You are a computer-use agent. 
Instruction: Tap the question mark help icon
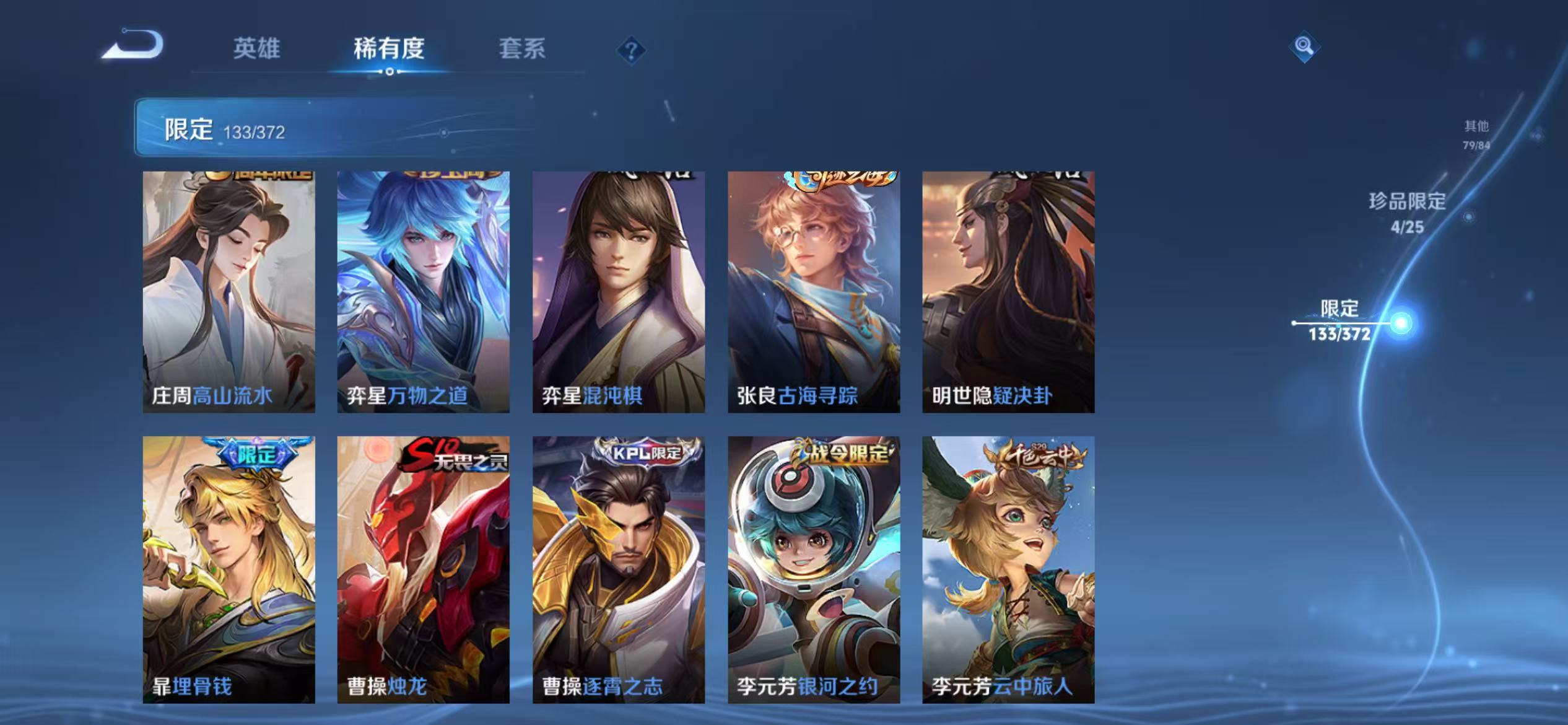(632, 52)
